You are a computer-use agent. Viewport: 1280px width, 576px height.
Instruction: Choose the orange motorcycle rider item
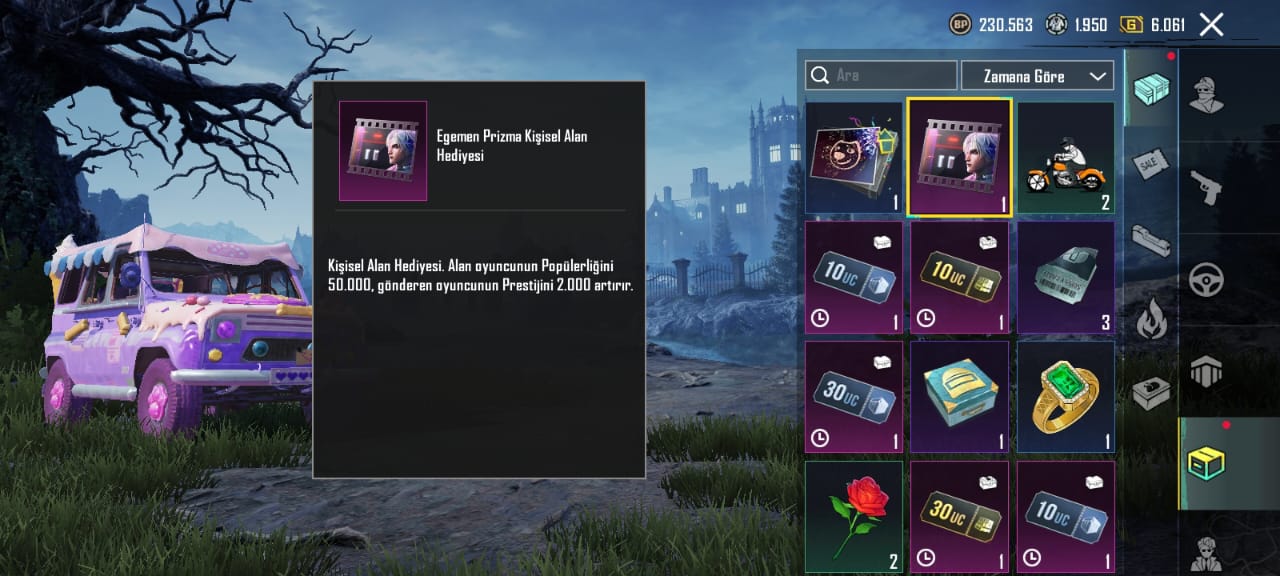tap(1066, 158)
